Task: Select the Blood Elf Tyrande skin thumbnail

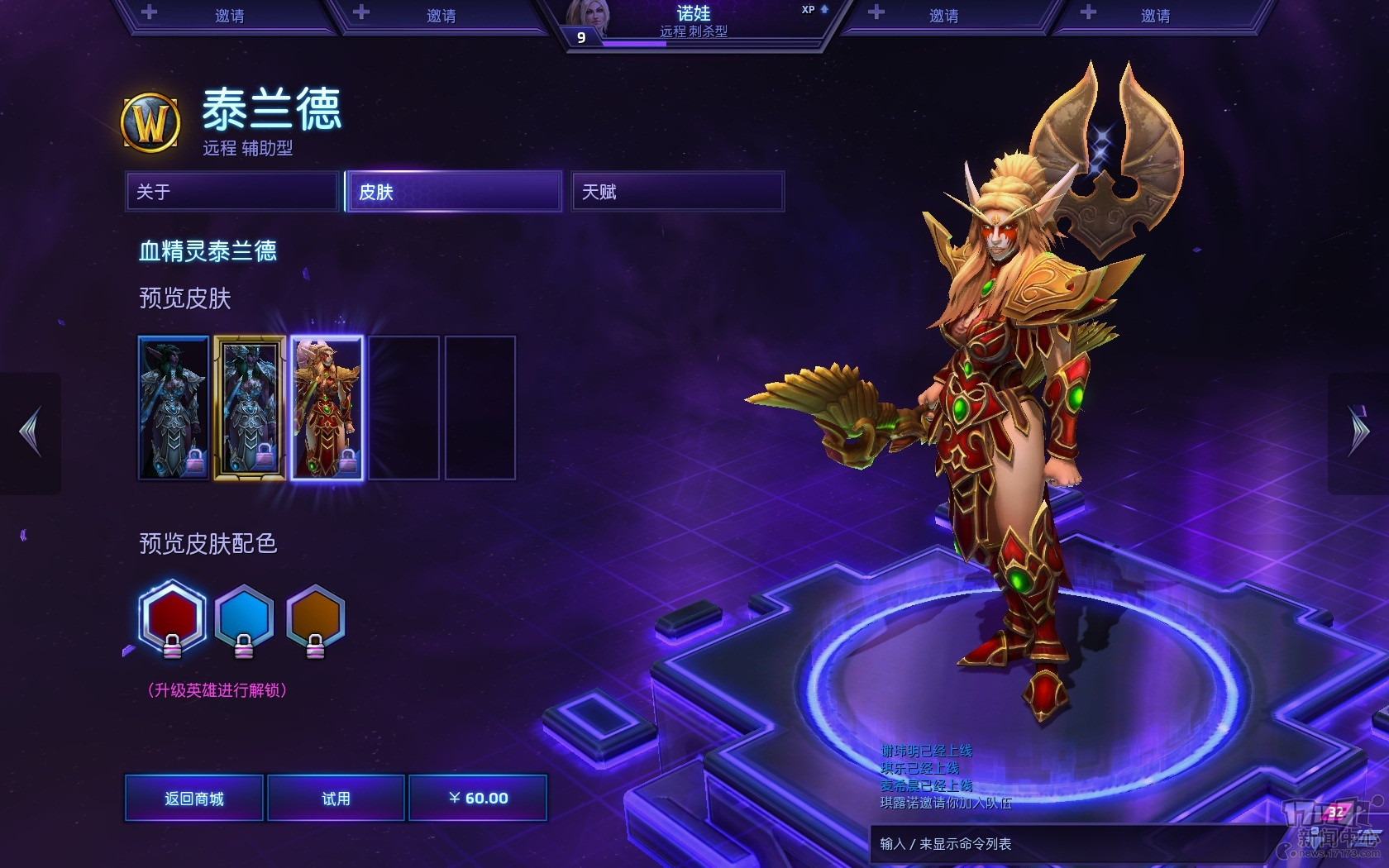Action: tap(327, 408)
